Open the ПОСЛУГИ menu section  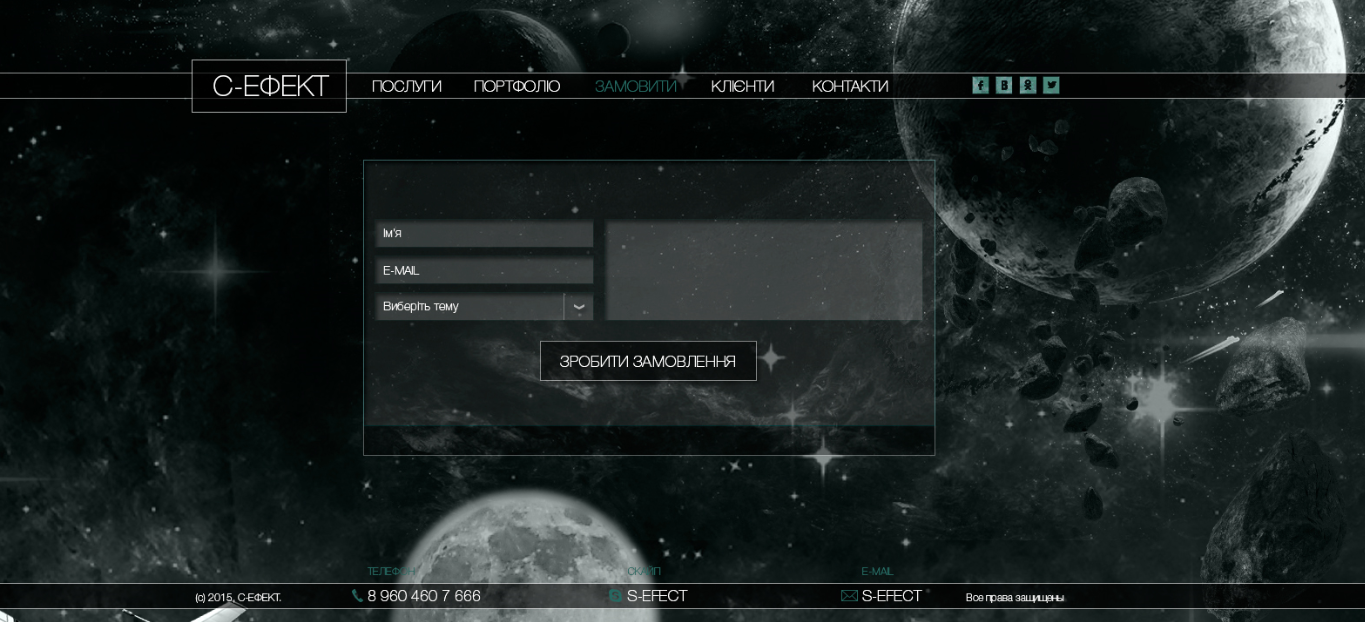[406, 87]
